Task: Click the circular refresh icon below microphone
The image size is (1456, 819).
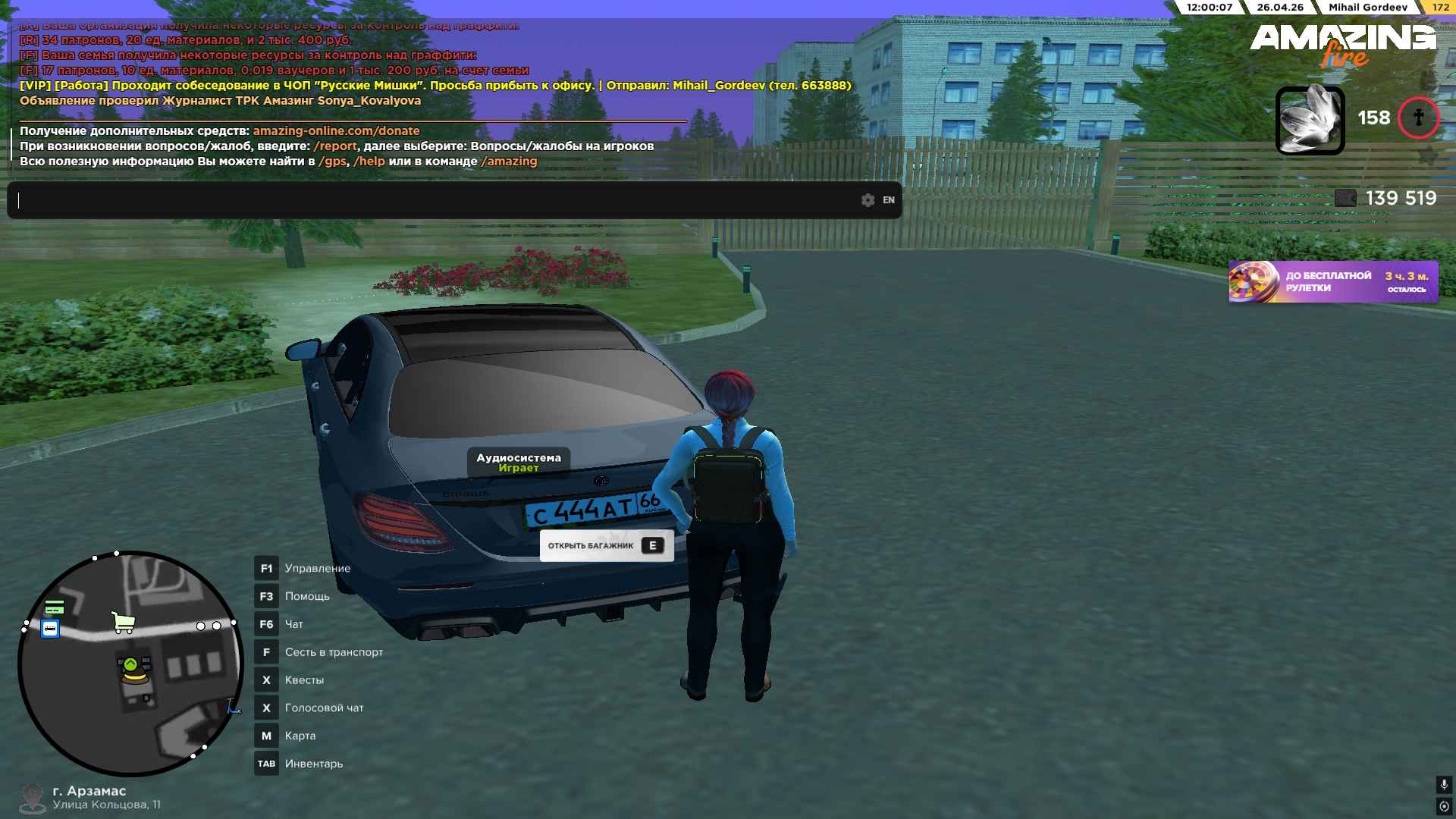Action: 1444,806
